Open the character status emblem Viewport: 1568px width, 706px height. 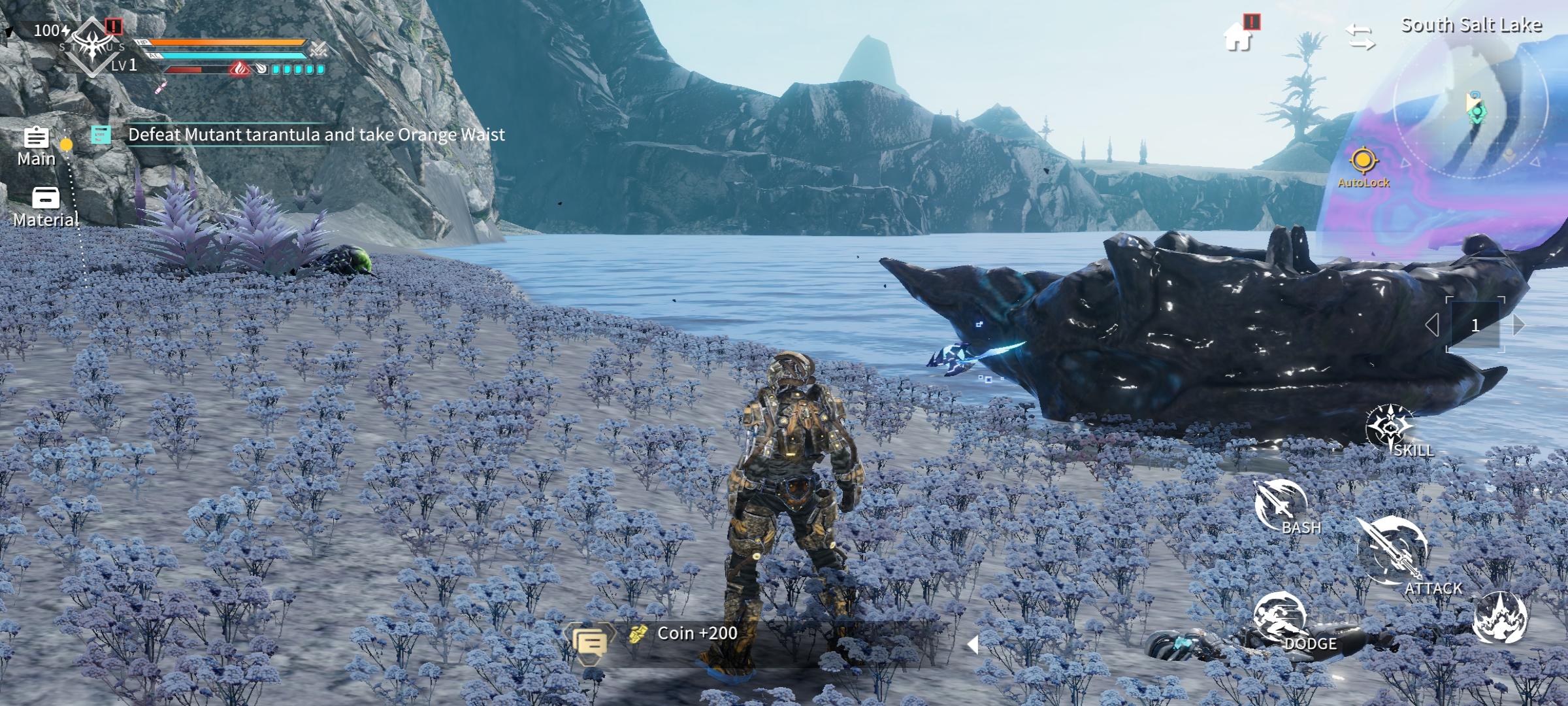click(x=93, y=46)
